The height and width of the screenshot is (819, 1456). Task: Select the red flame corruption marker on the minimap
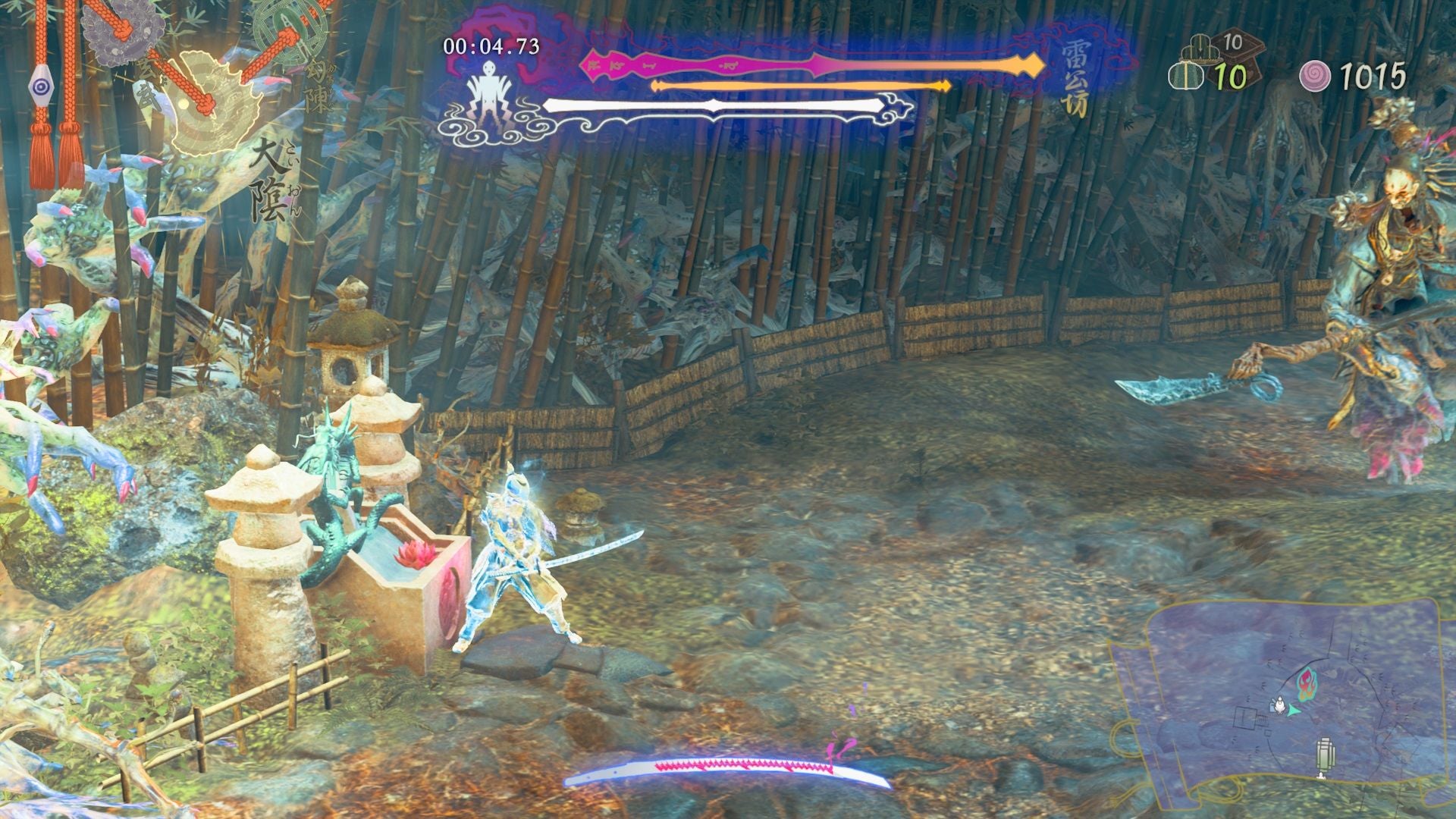pos(1307,684)
